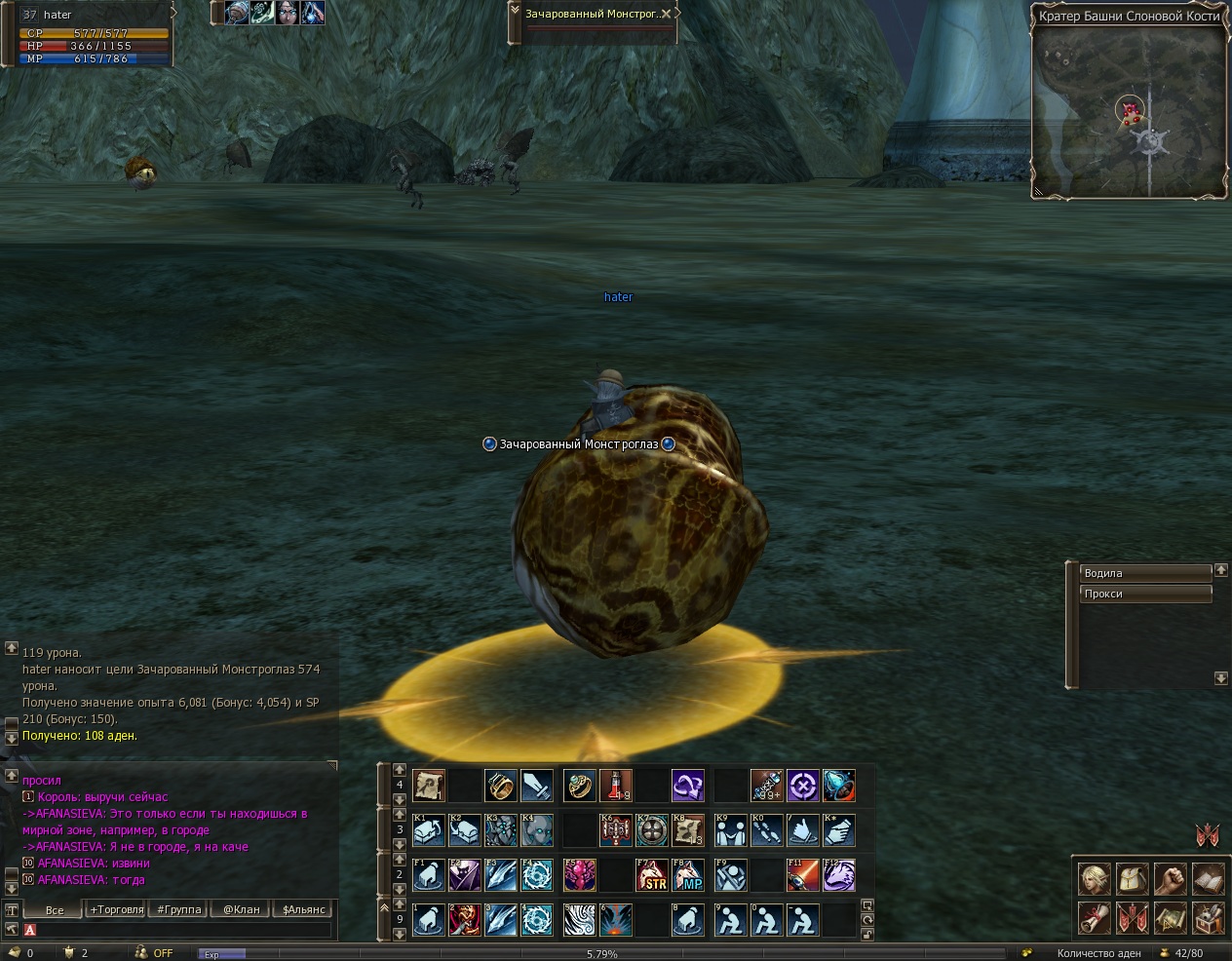Activate the K7 round shield skill
Image resolution: width=1232 pixels, height=961 pixels.
[x=651, y=830]
